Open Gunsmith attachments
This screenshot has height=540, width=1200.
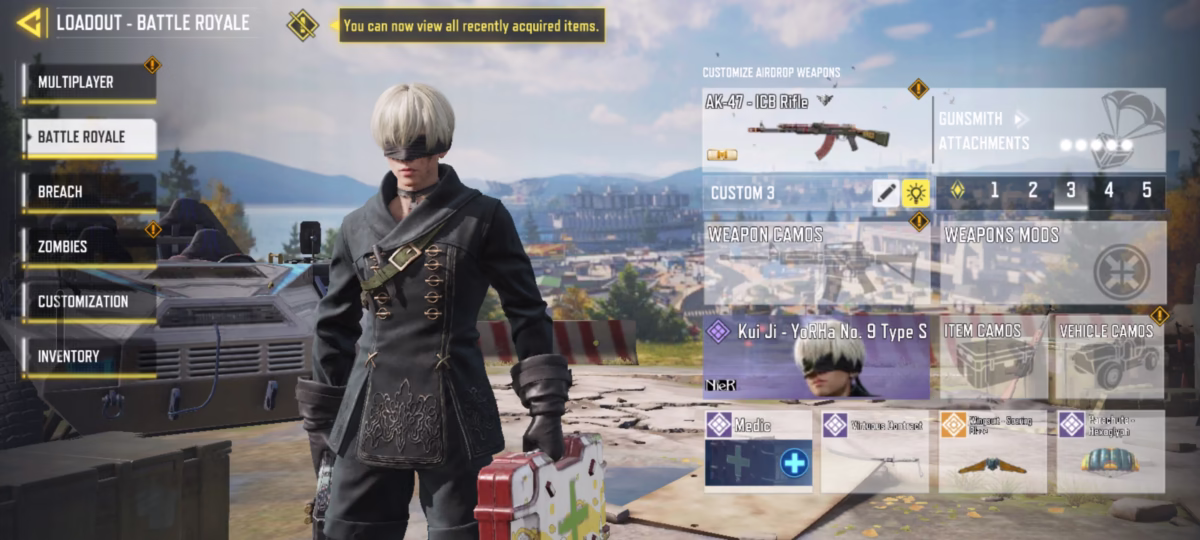(1050, 130)
